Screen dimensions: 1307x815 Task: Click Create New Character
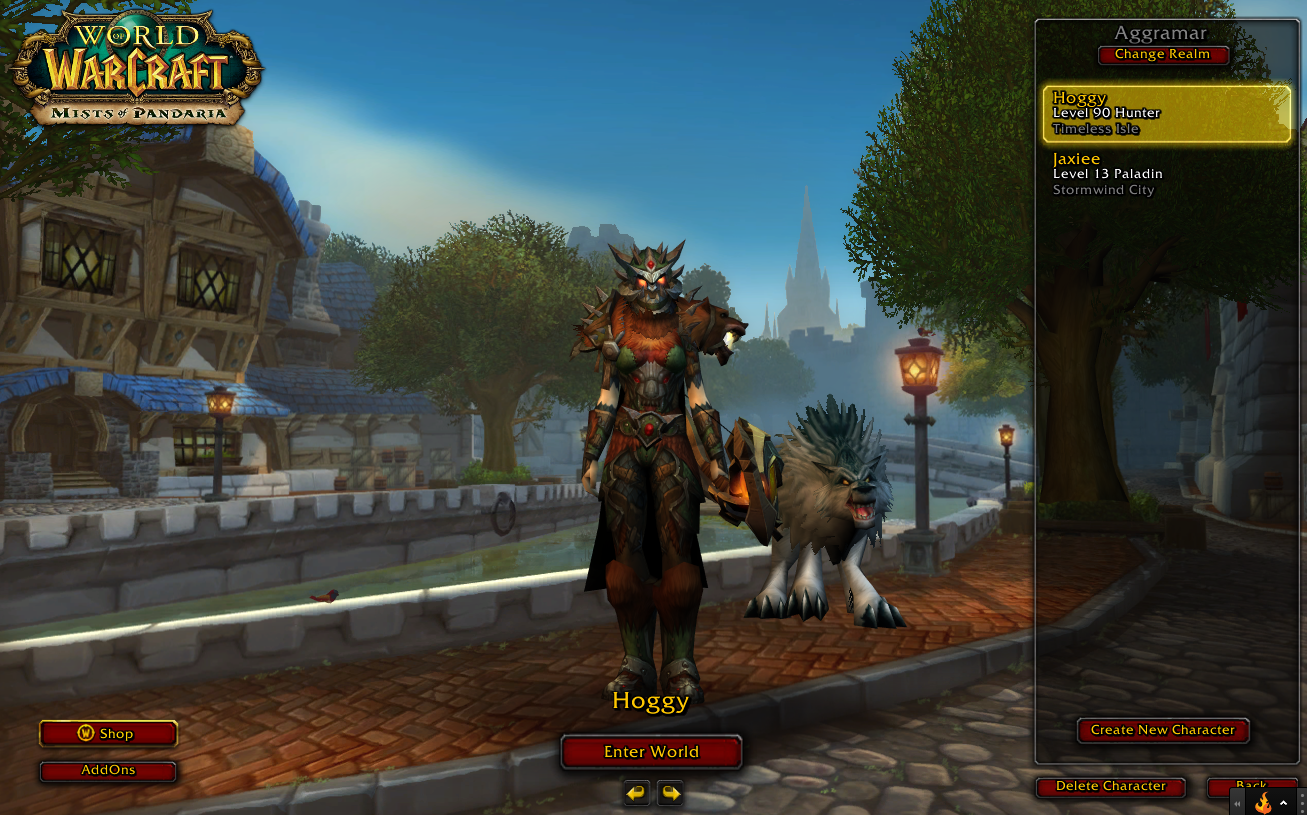pos(1163,730)
